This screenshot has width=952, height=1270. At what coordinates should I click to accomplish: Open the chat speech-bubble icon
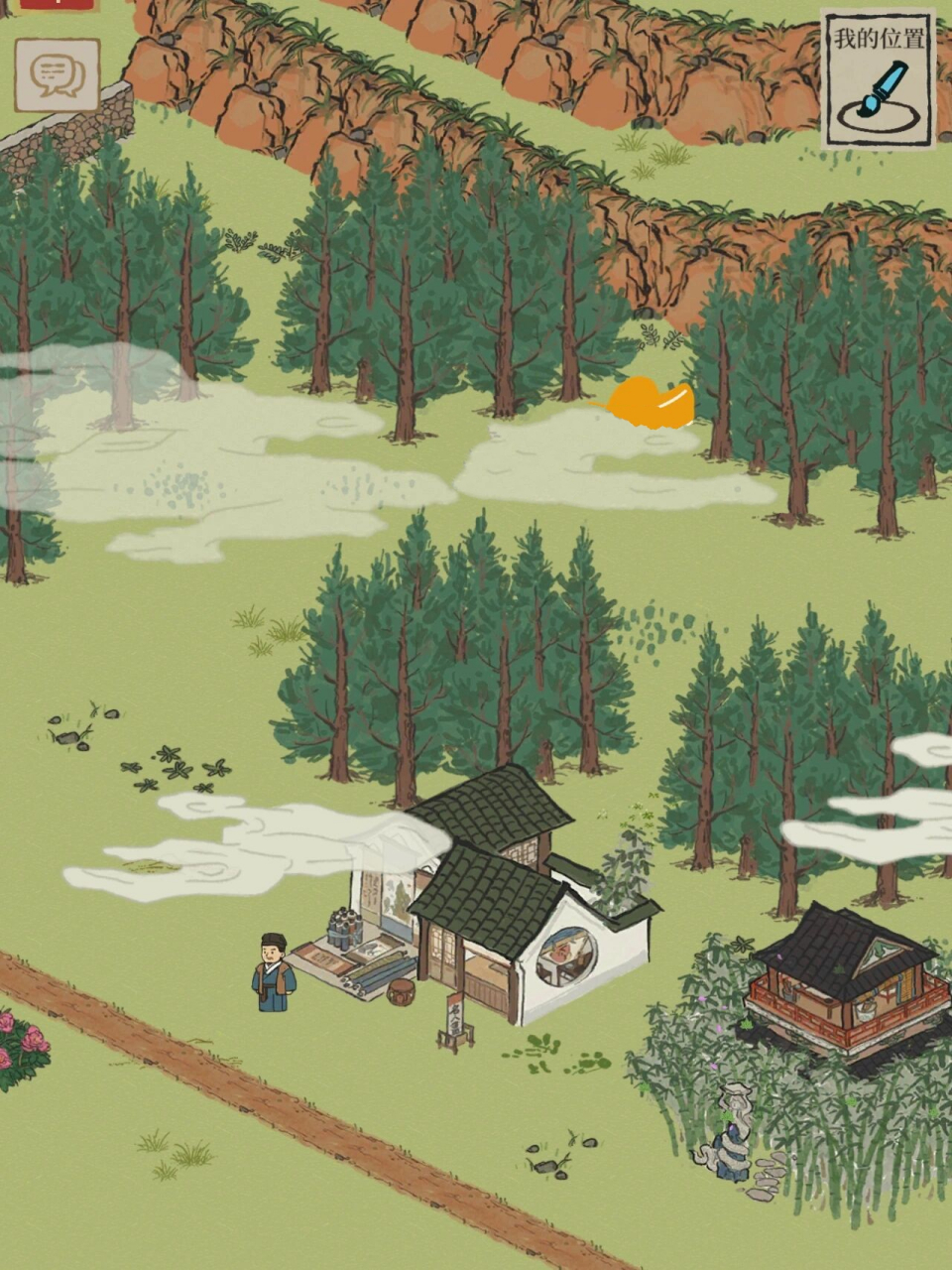coord(57,74)
